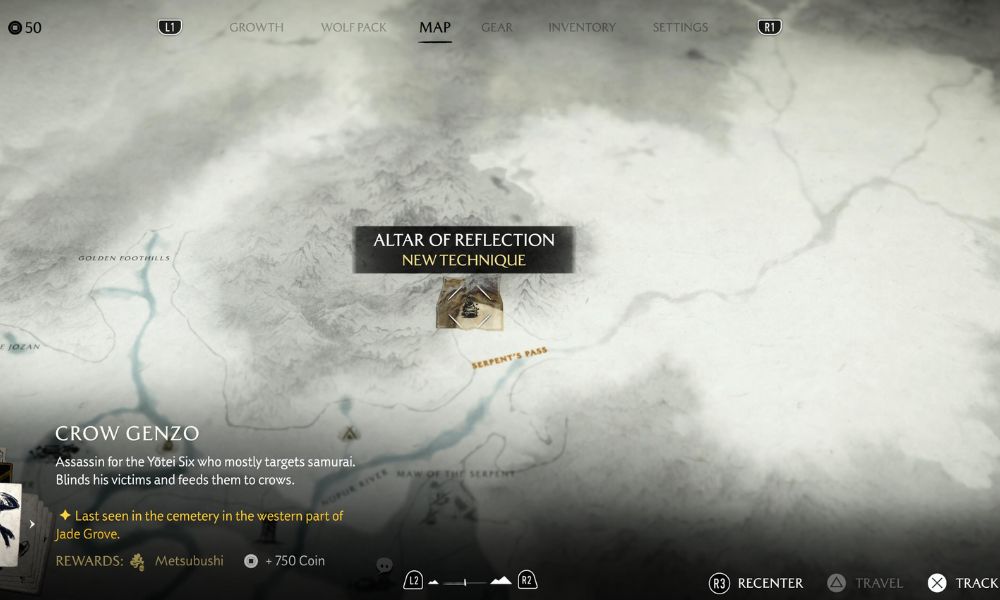The image size is (1000, 600).
Task: Click the speech bubble map marker
Action: (x=384, y=565)
